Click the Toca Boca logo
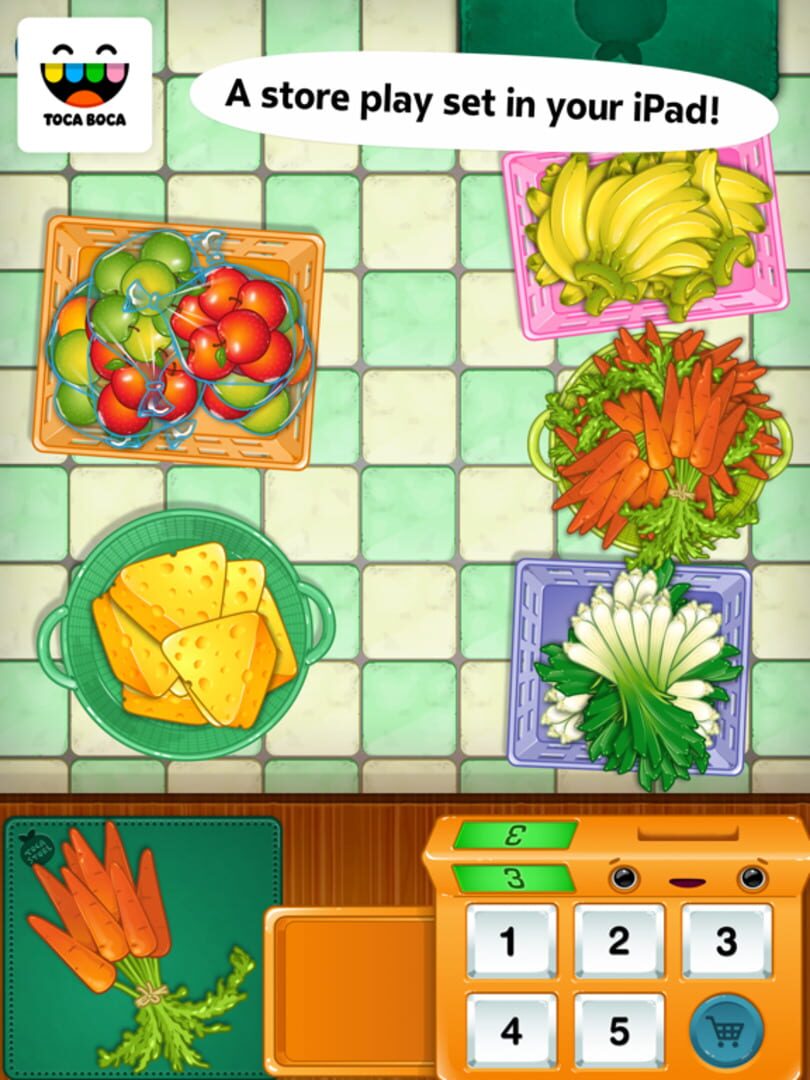Viewport: 810px width, 1080px height. click(x=85, y=85)
